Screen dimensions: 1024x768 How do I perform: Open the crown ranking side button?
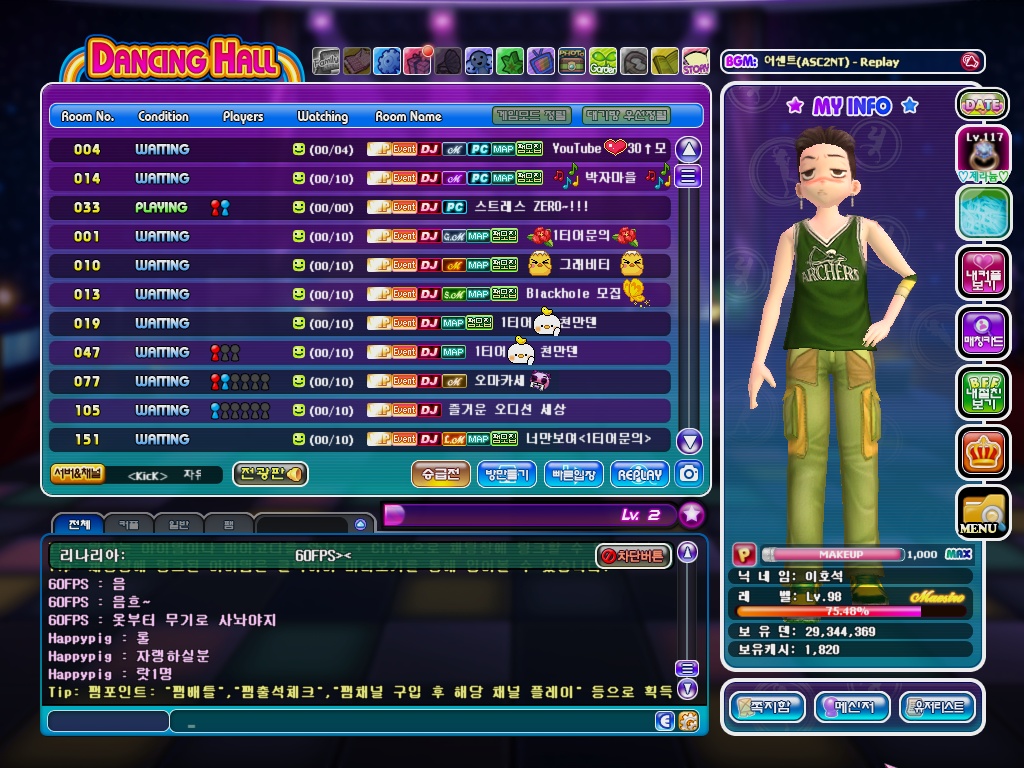[x=982, y=452]
